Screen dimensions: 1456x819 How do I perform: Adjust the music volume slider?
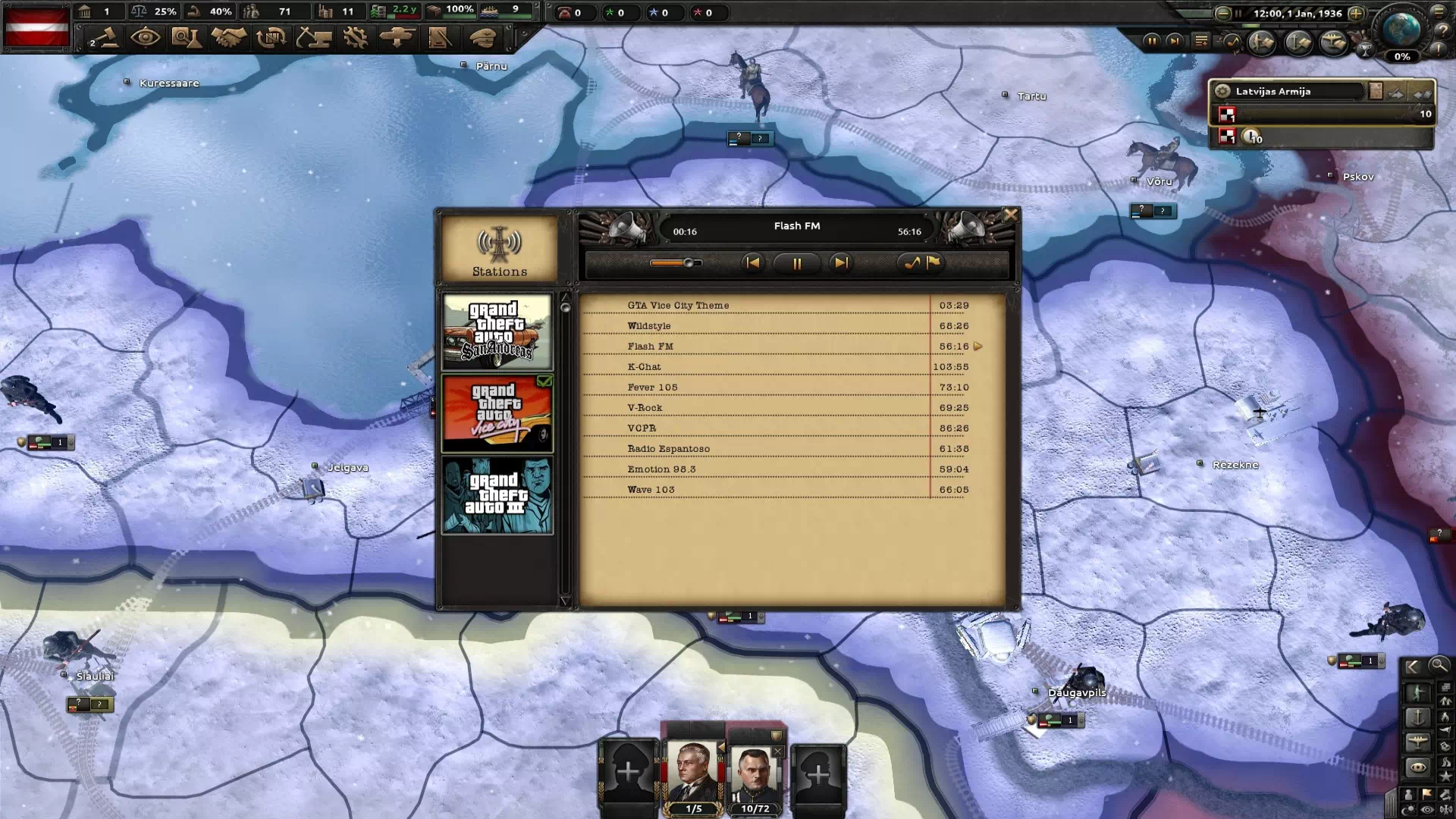point(689,263)
